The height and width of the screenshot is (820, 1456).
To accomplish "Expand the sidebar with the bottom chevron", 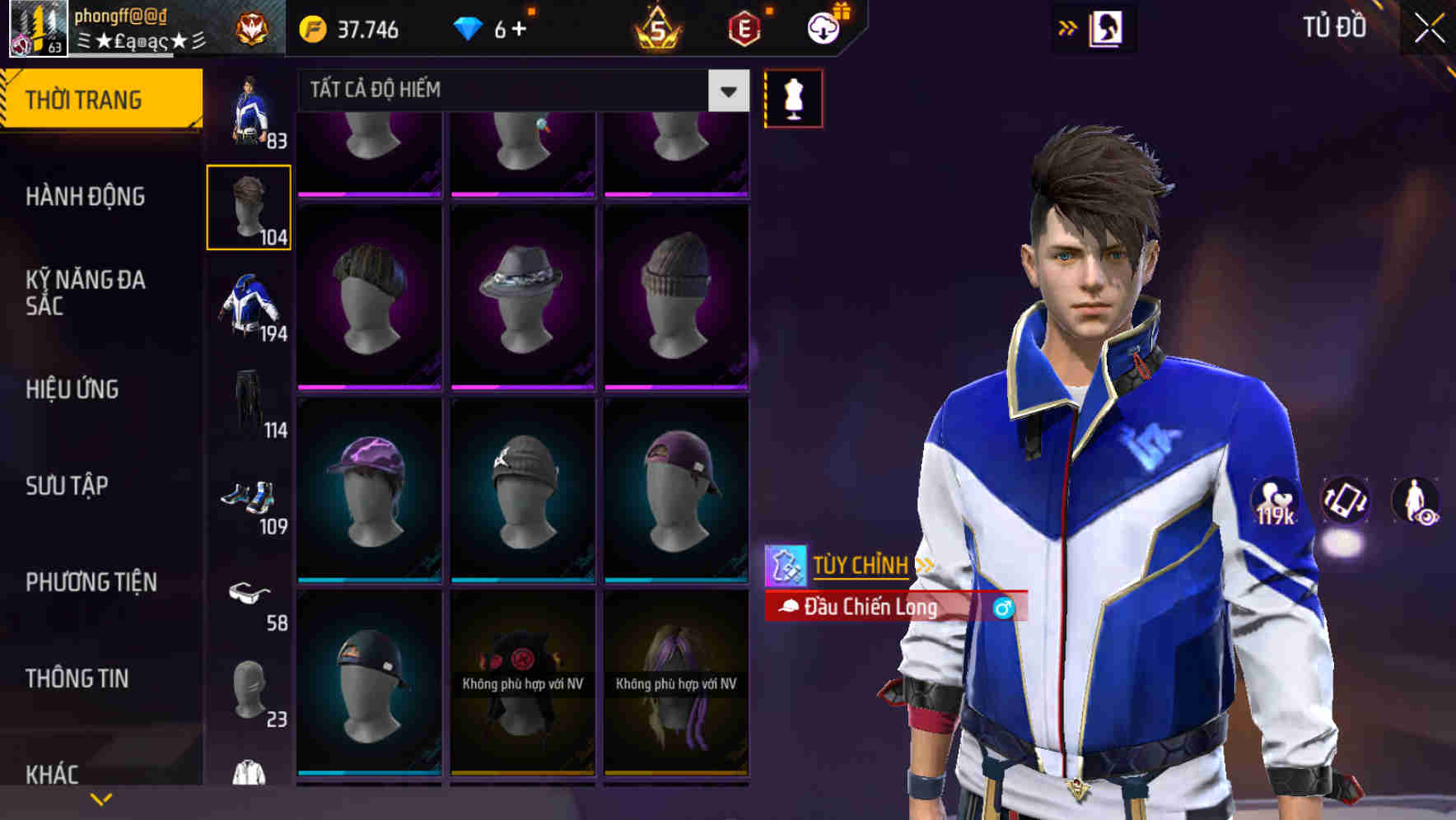I will [101, 797].
